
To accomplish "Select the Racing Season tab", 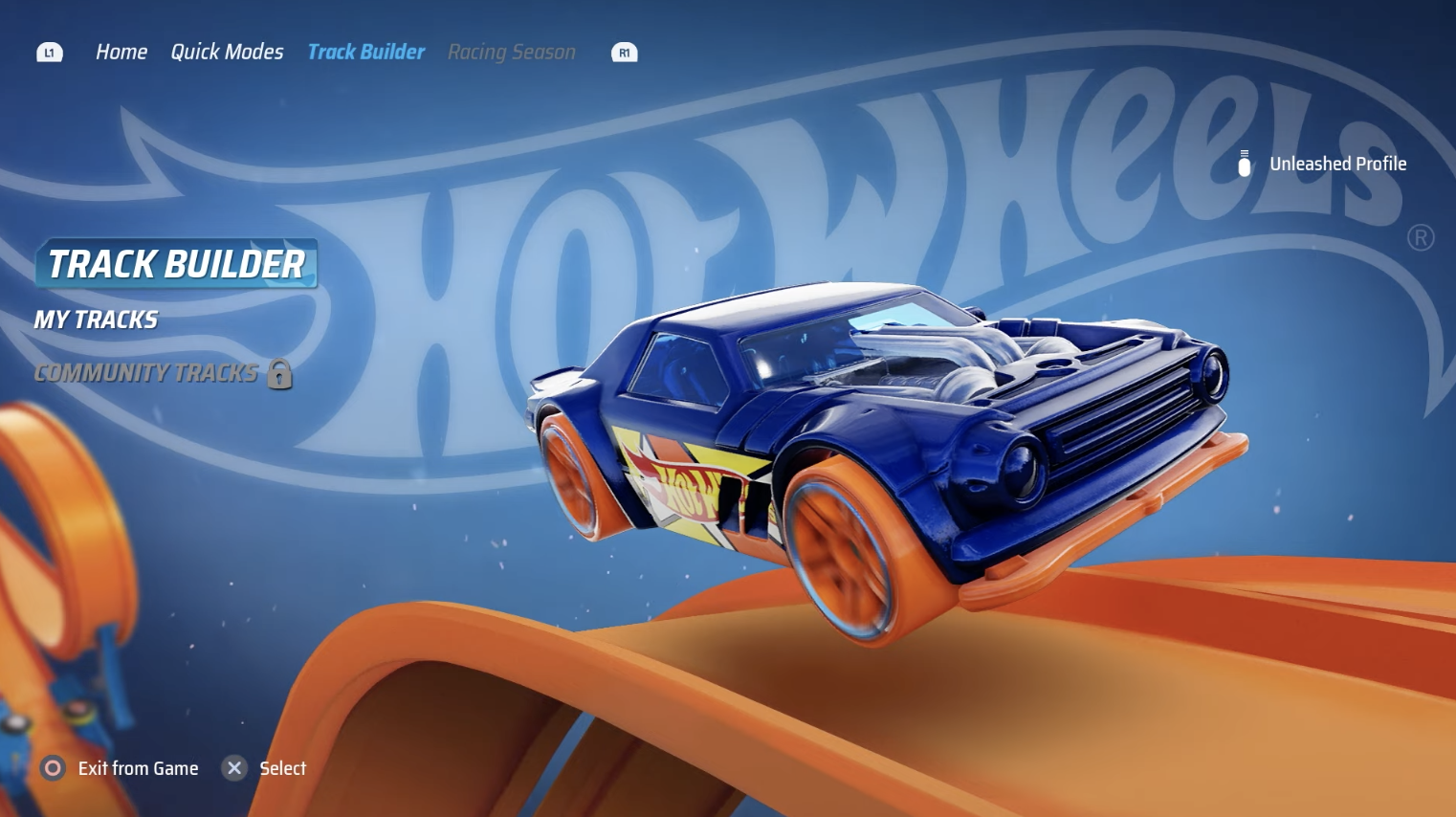I will pos(512,52).
